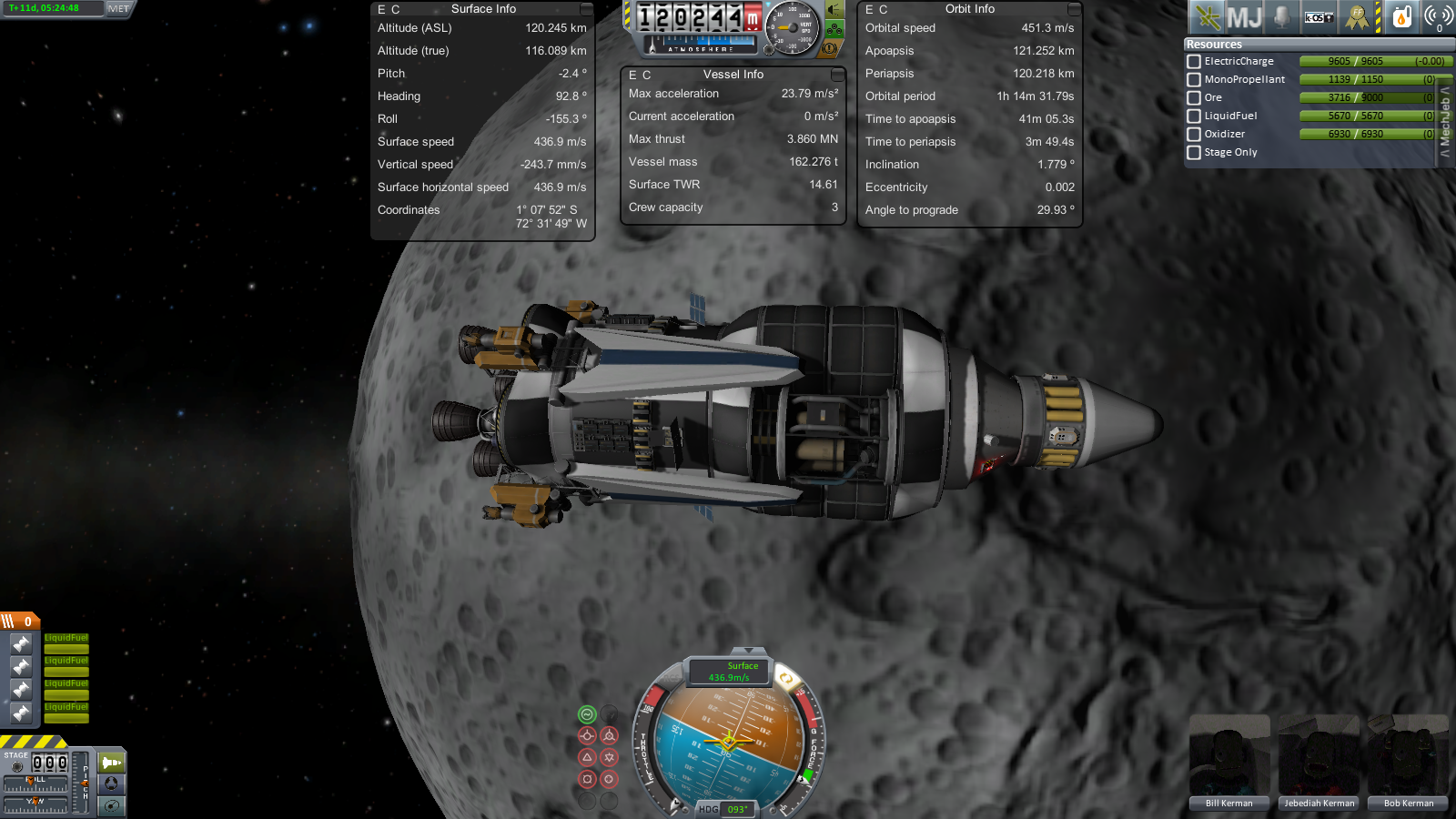Enable the Stage Only checkbox
The height and width of the screenshot is (819, 1456).
pos(1194,153)
